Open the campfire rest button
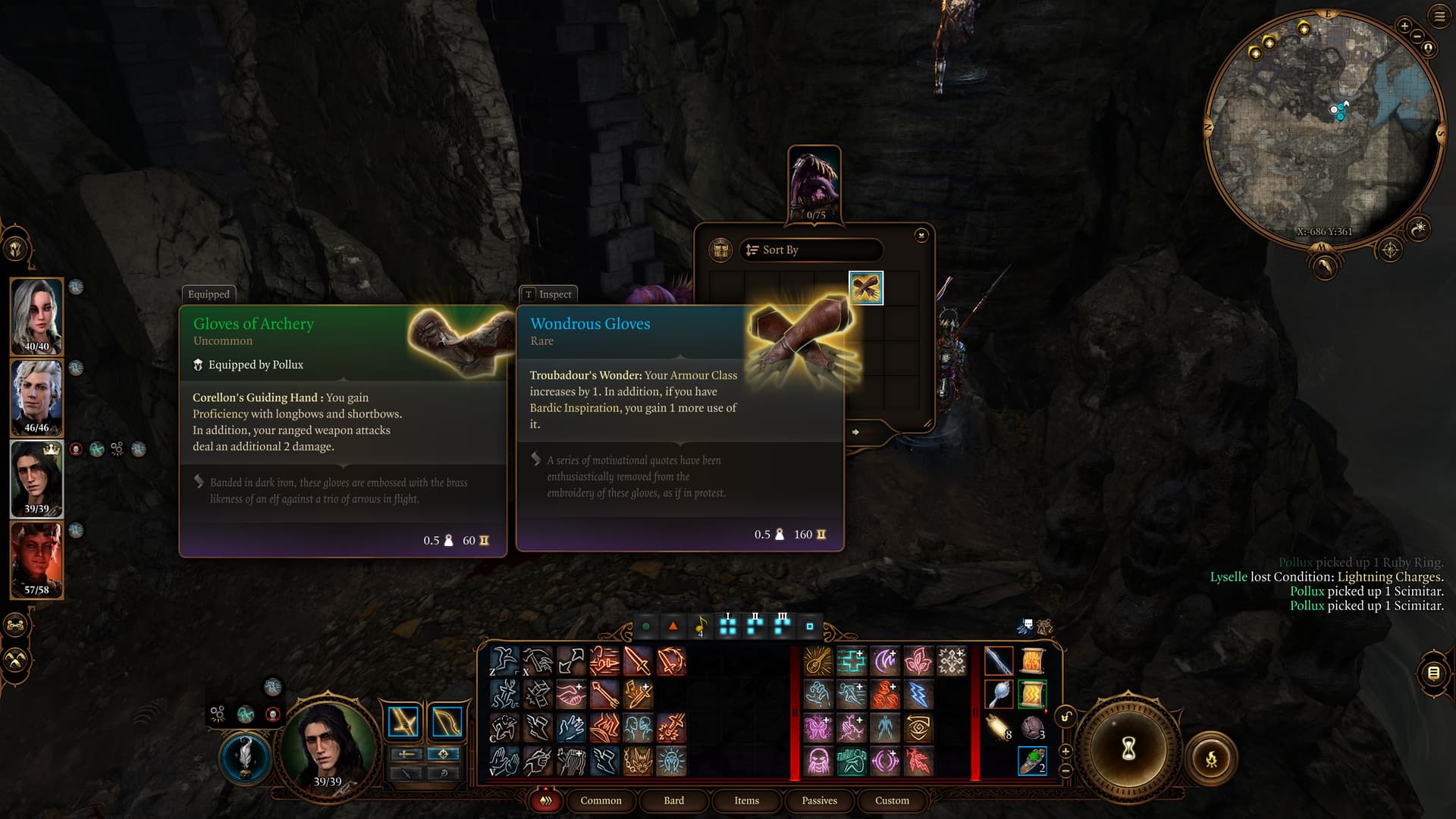 click(1211, 758)
